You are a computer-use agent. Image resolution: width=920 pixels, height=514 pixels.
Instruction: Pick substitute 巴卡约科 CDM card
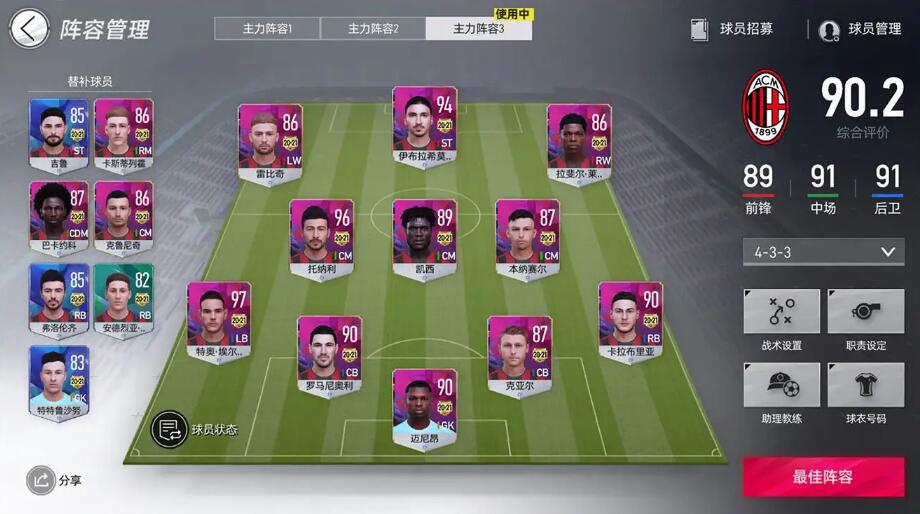coord(59,216)
